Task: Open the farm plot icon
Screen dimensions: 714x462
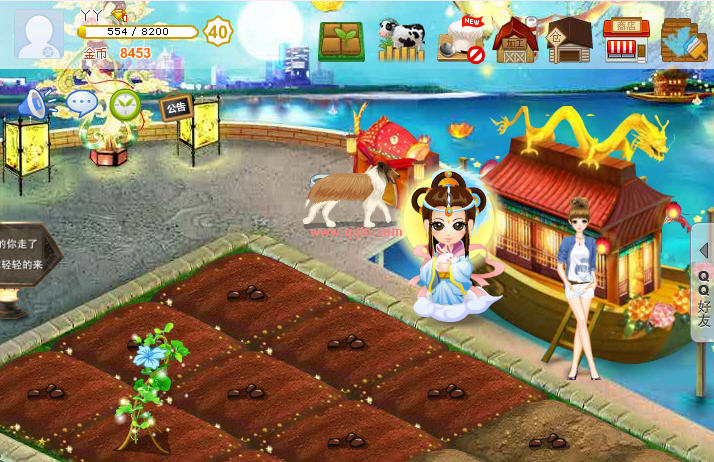Action: click(x=342, y=40)
